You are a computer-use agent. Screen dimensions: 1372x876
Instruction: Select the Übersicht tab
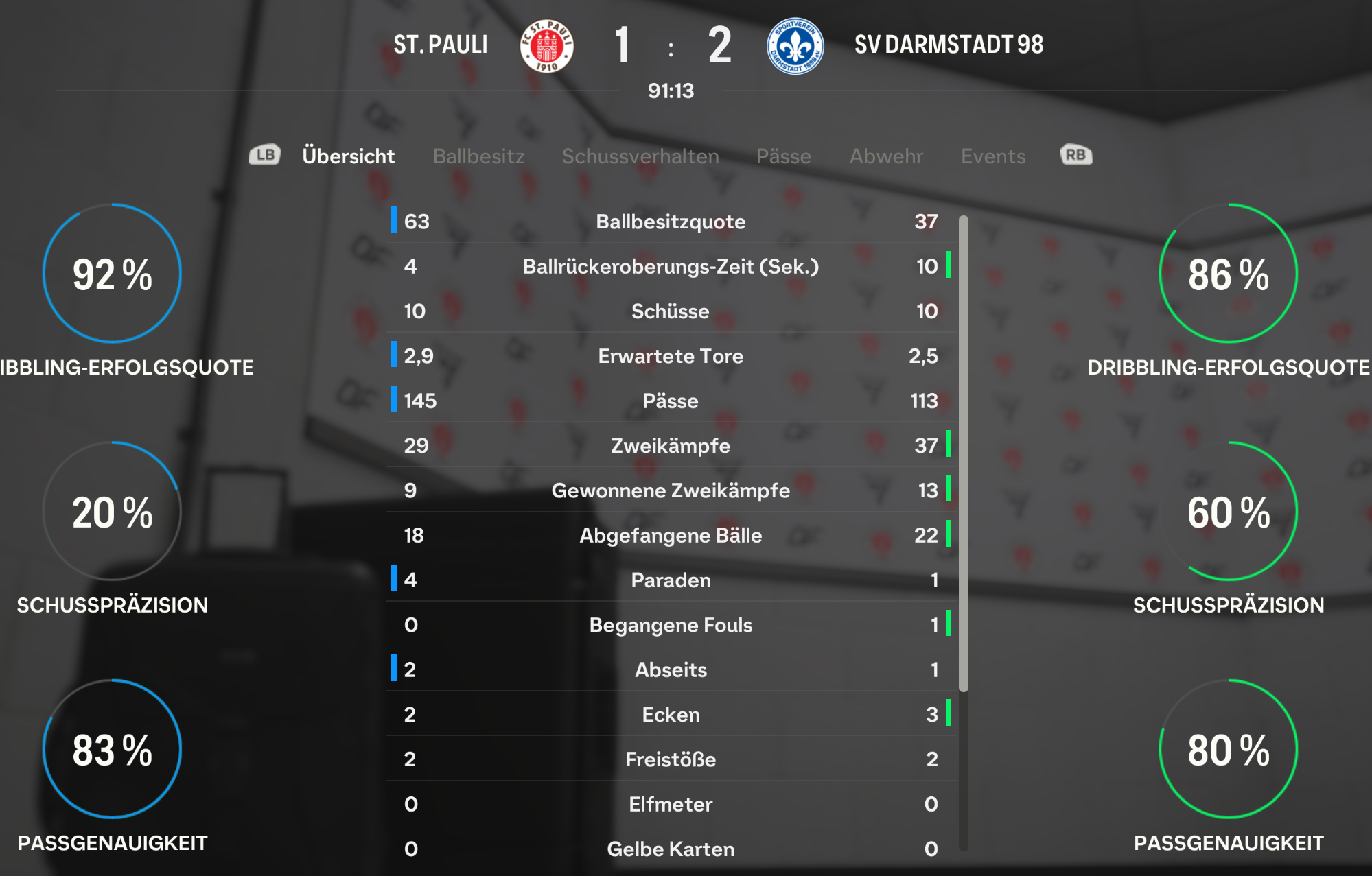pos(348,156)
